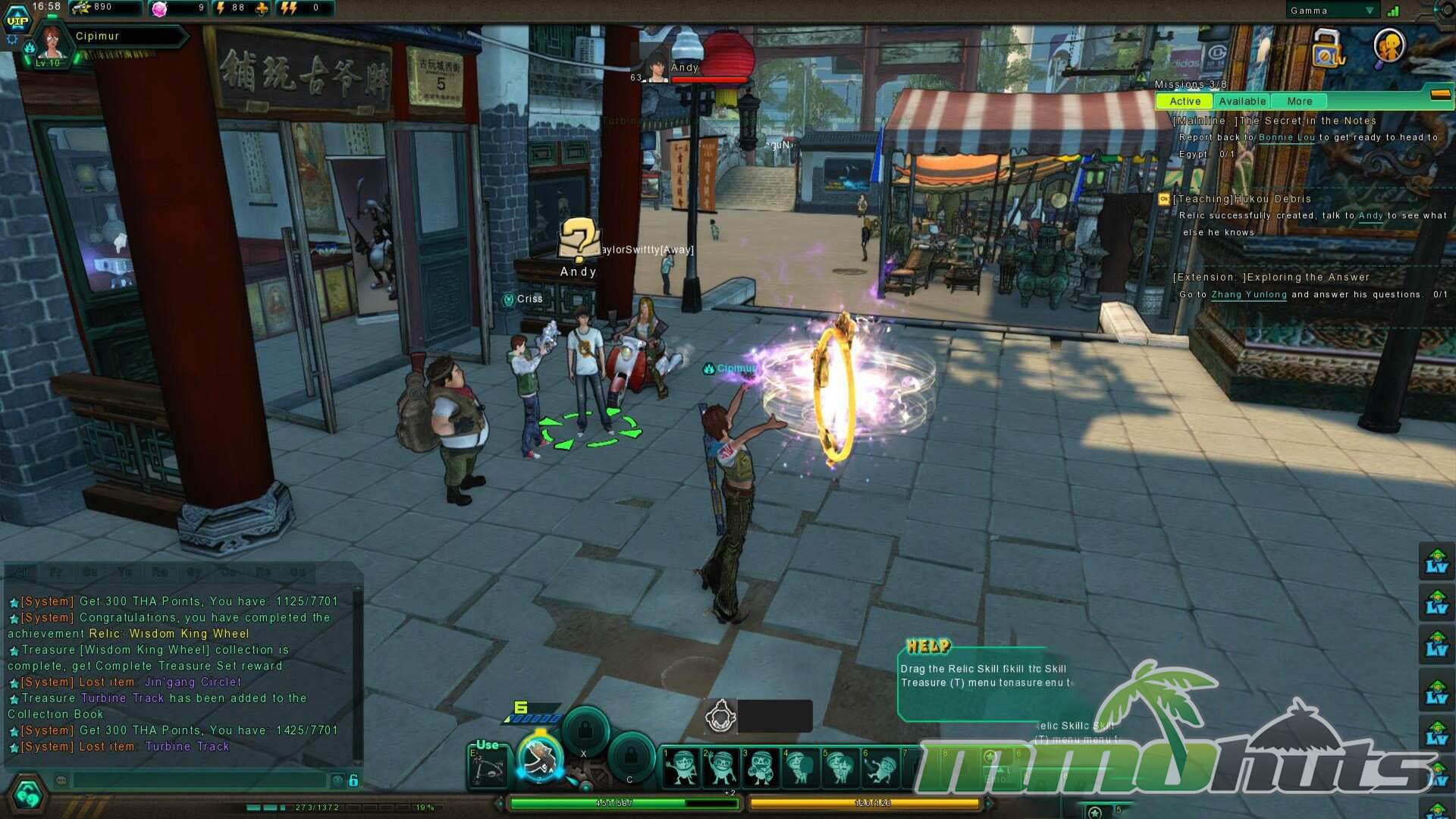This screenshot has width=1456, height=819.
Task: Open the More missions tab
Action: click(x=1299, y=102)
